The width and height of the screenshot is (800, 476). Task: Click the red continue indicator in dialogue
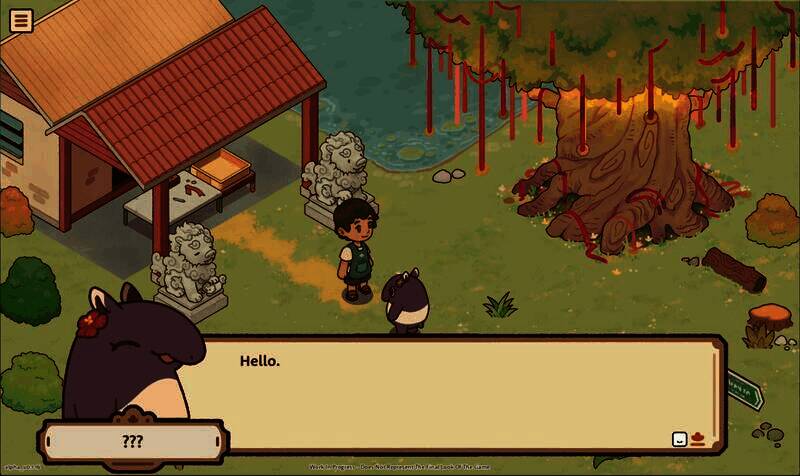tap(697, 438)
